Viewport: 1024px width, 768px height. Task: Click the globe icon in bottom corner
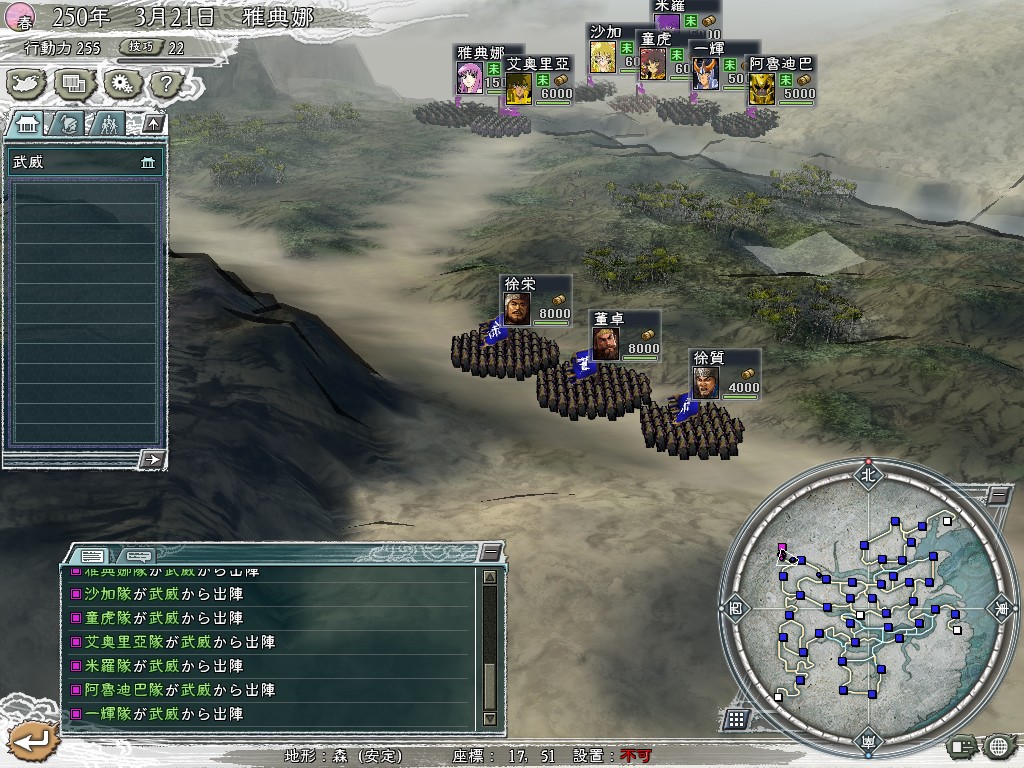[x=998, y=745]
